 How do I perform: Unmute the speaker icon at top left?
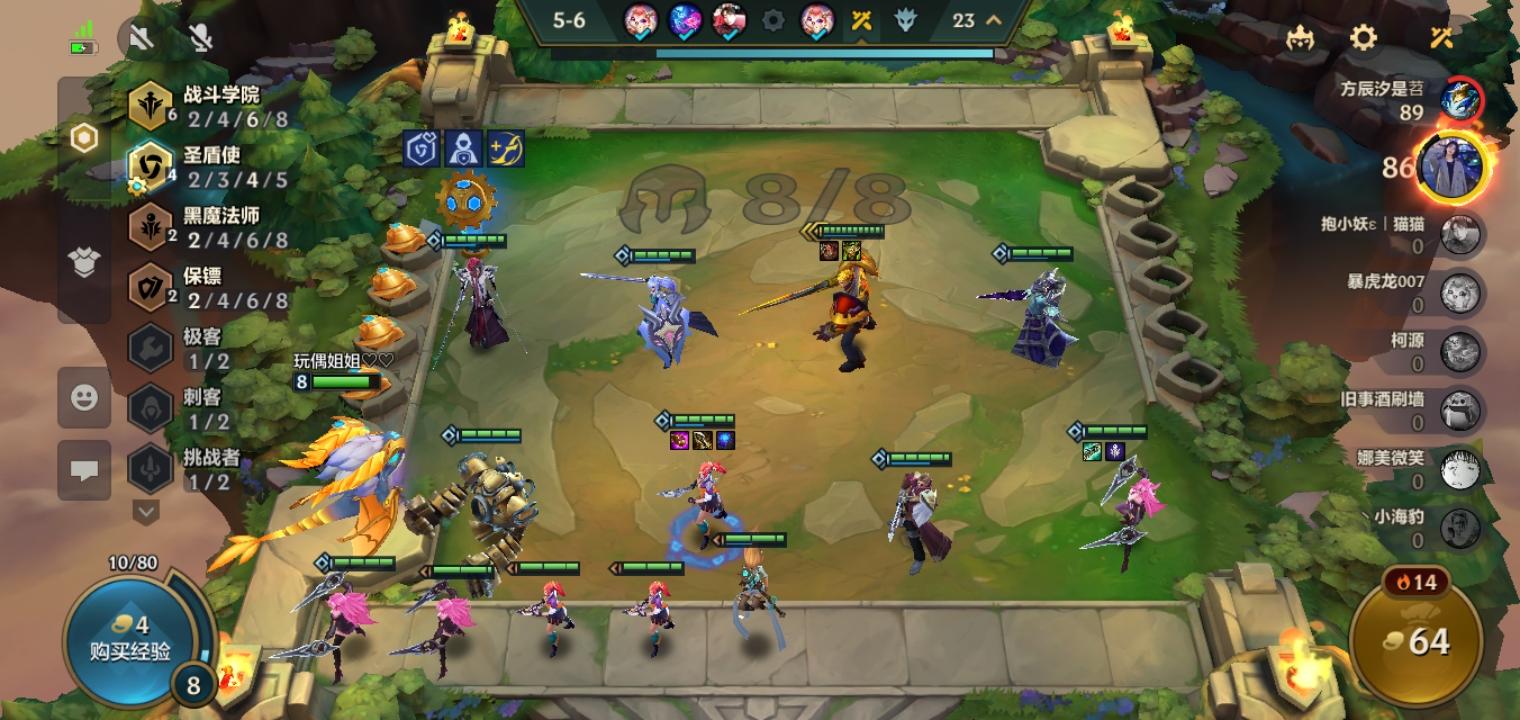click(x=139, y=34)
